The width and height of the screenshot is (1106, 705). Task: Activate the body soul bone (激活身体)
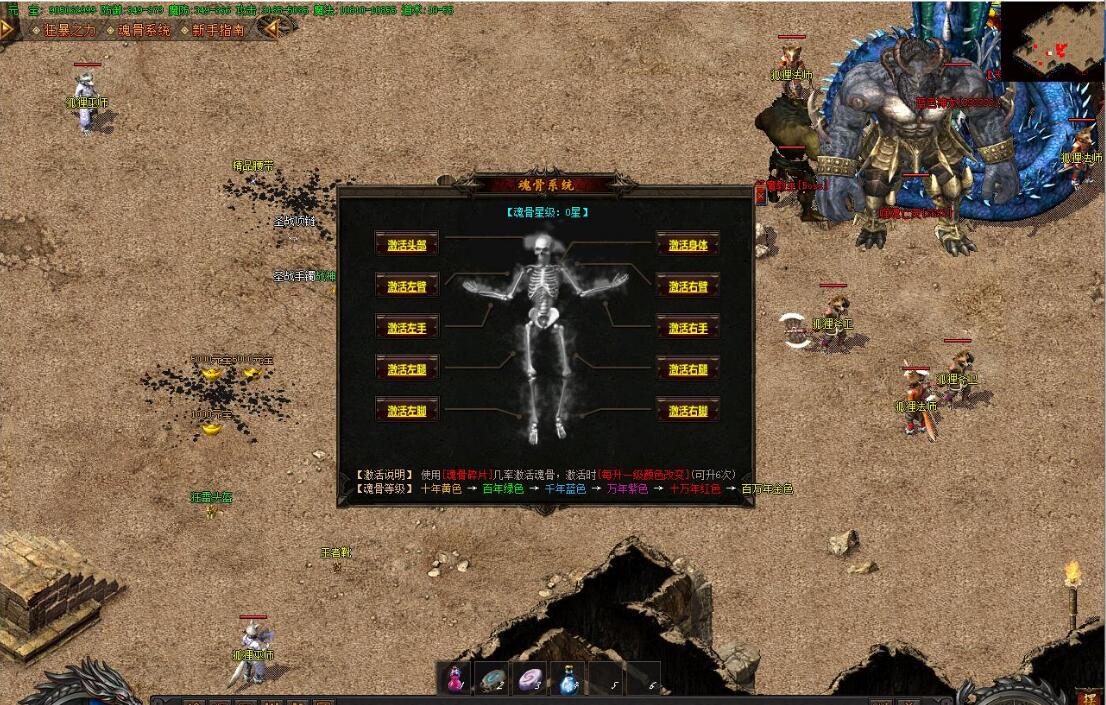pos(688,245)
